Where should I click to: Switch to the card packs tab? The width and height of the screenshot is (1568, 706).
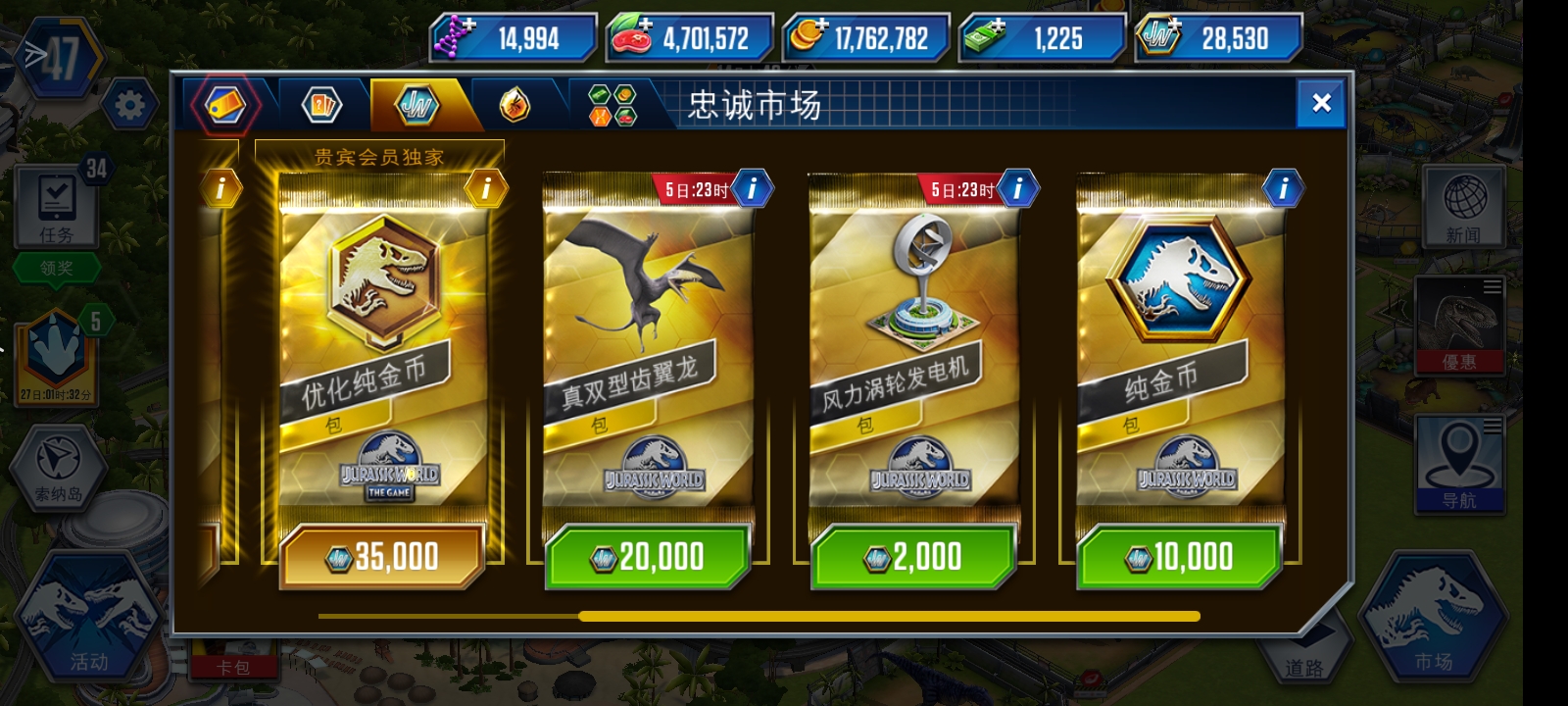320,105
